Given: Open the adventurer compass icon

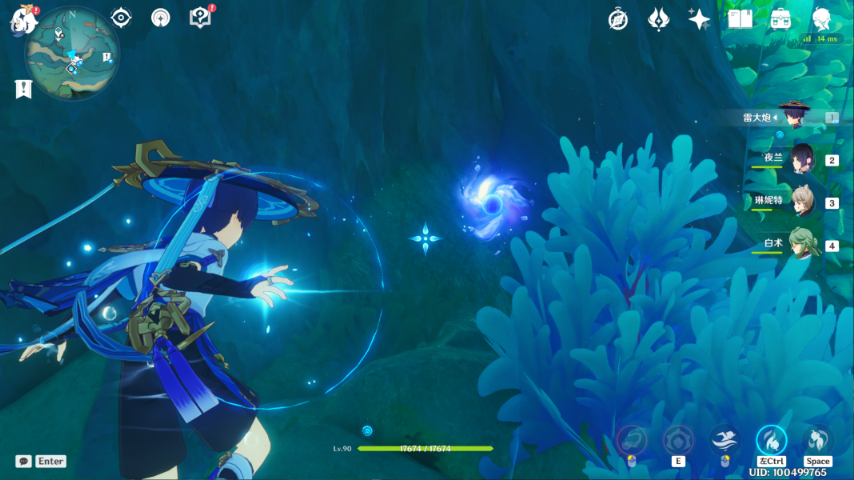Looking at the screenshot, I should pos(618,19).
